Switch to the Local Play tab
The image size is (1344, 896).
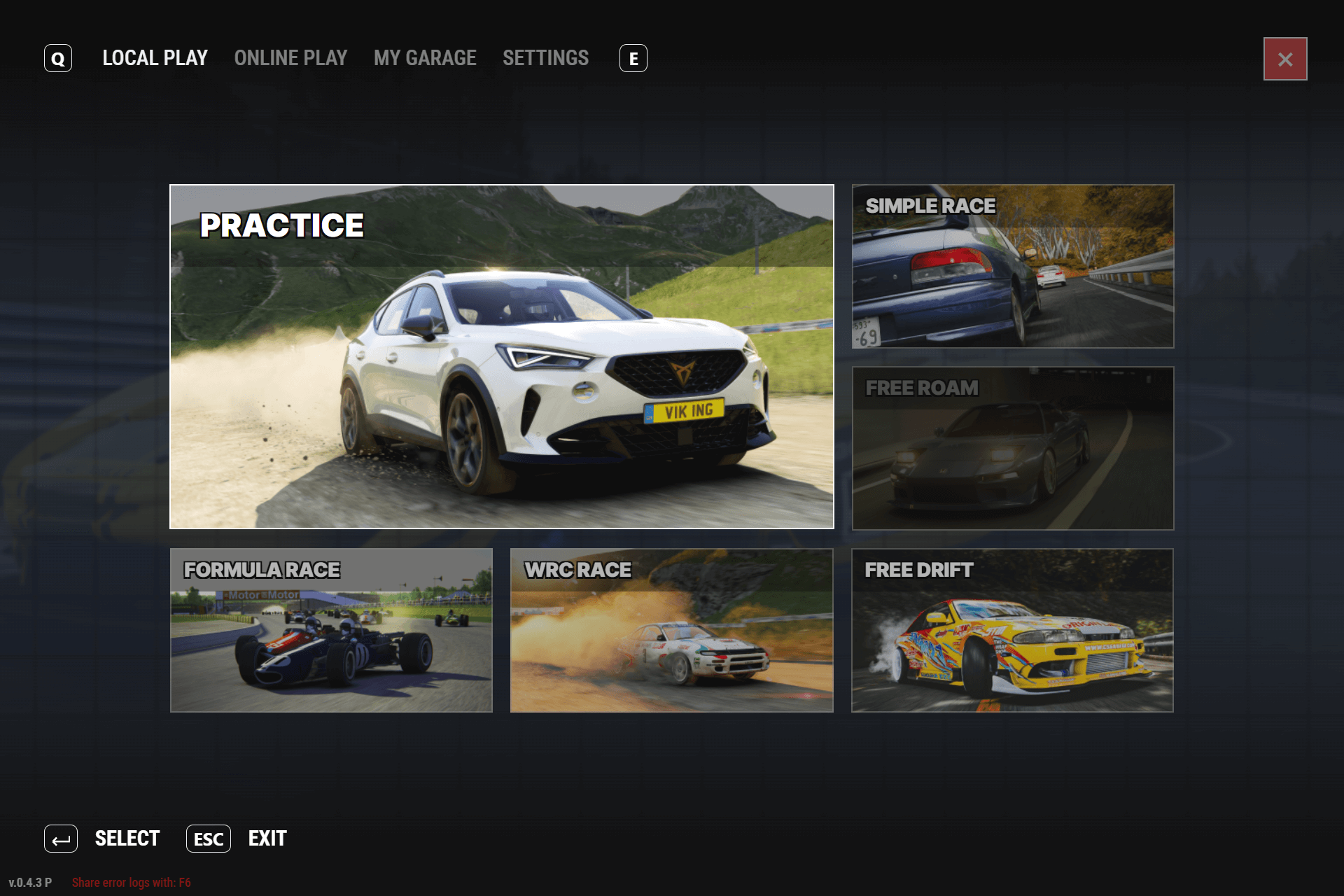[x=155, y=58]
